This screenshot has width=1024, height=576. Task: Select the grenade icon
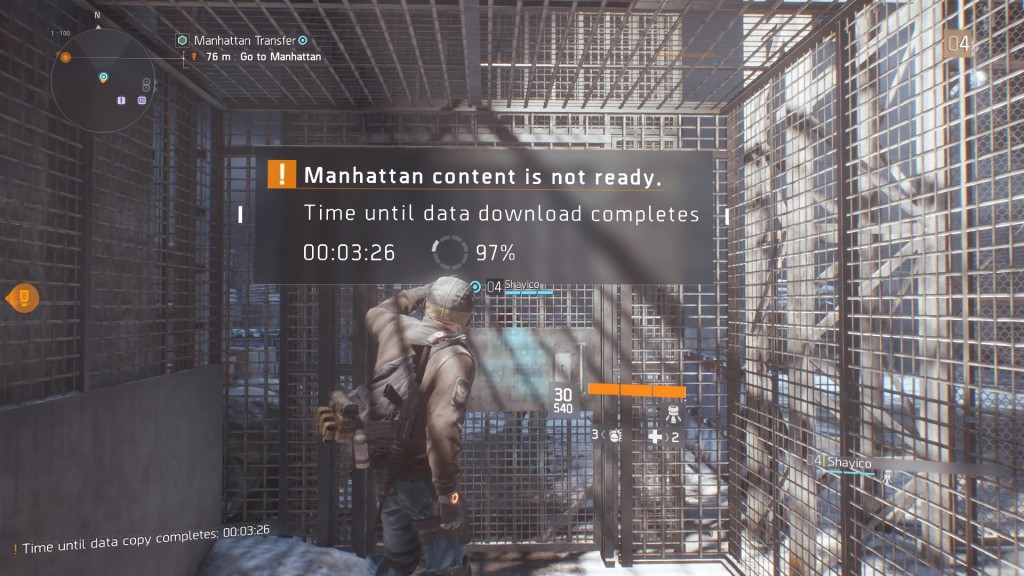614,435
